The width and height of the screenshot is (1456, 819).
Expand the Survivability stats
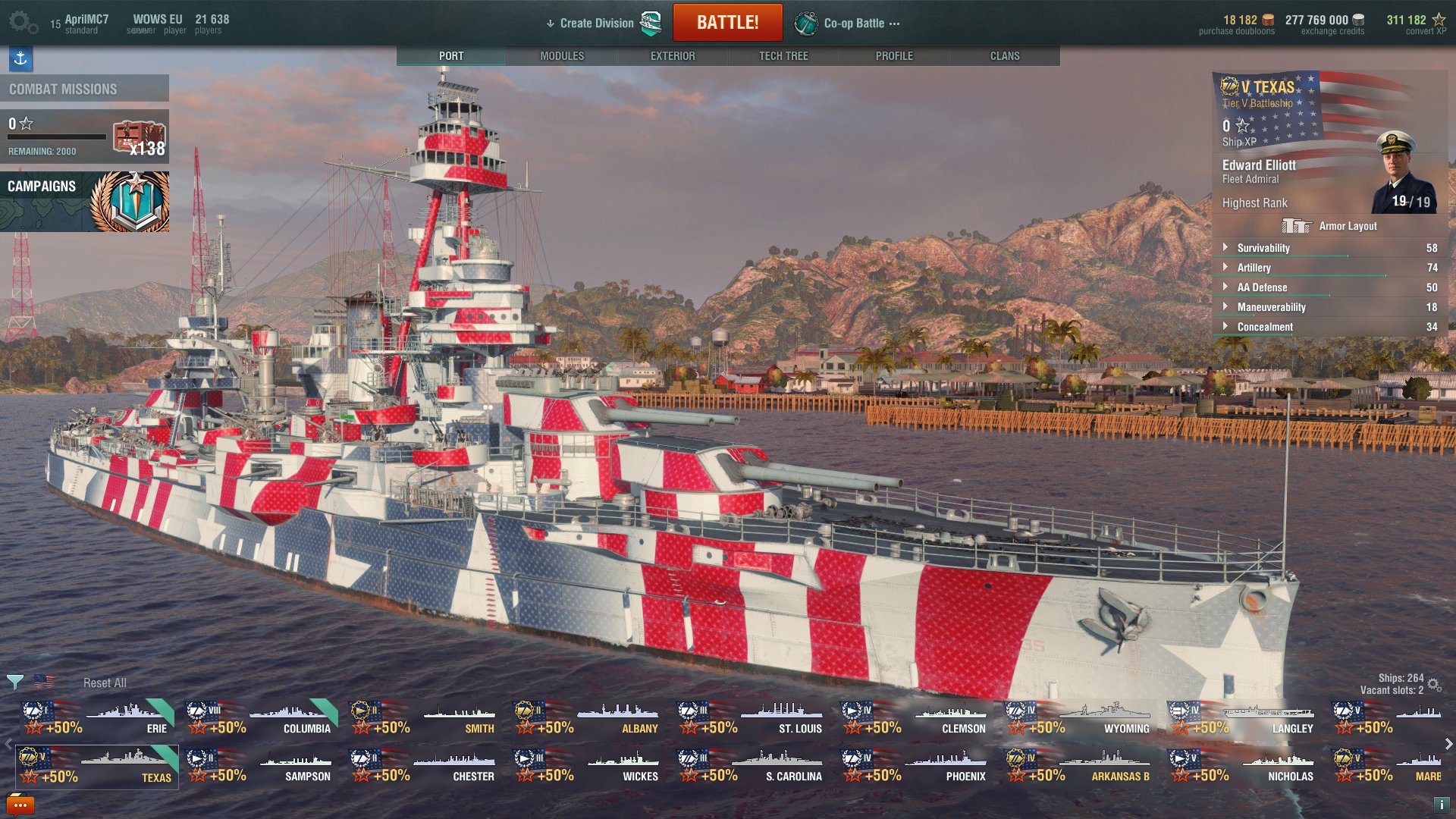(1263, 248)
